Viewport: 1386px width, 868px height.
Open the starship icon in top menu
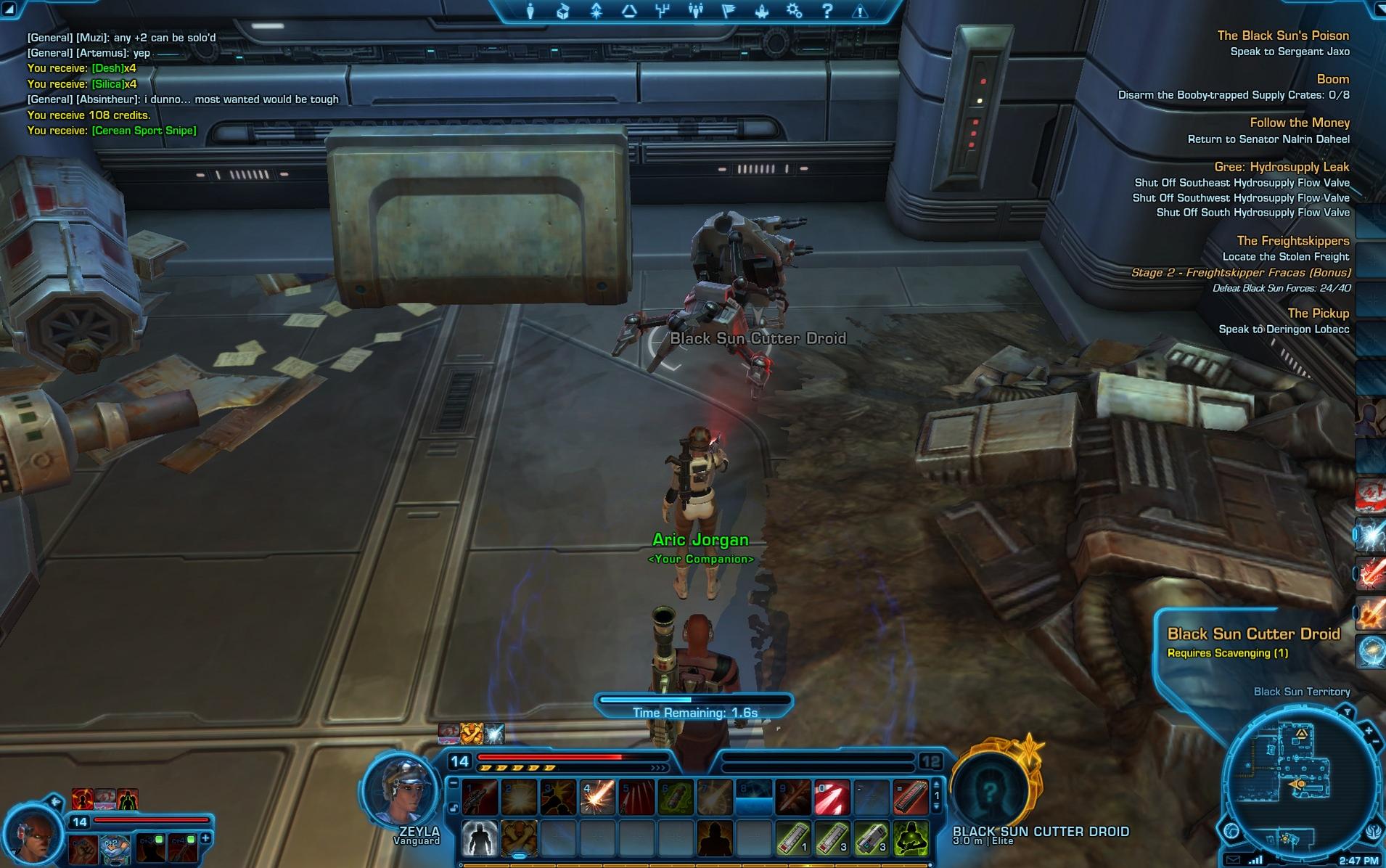coord(762,11)
